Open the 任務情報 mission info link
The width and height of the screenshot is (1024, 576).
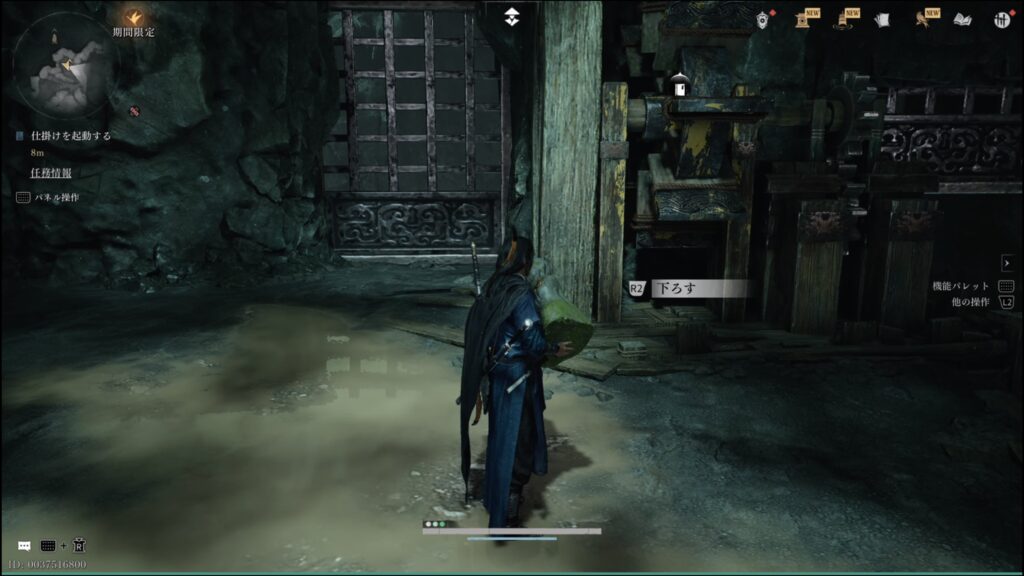click(x=51, y=172)
